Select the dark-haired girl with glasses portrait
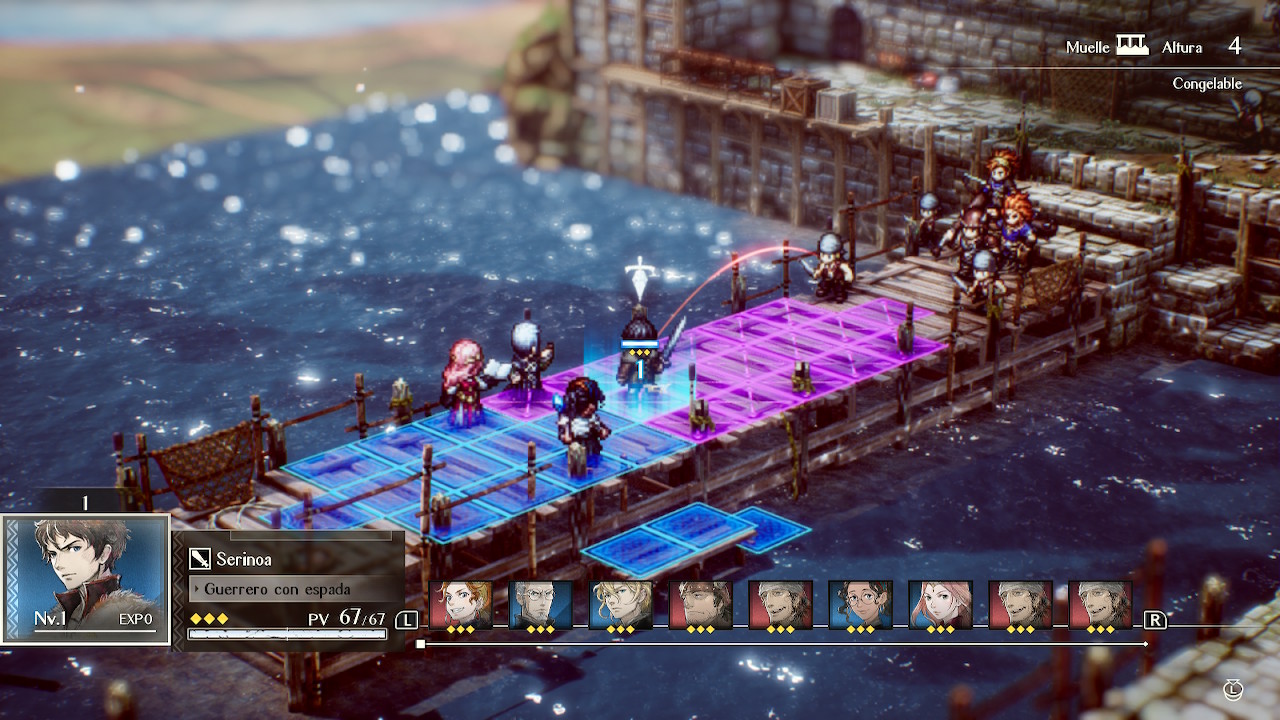Image resolution: width=1280 pixels, height=720 pixels. [x=860, y=605]
